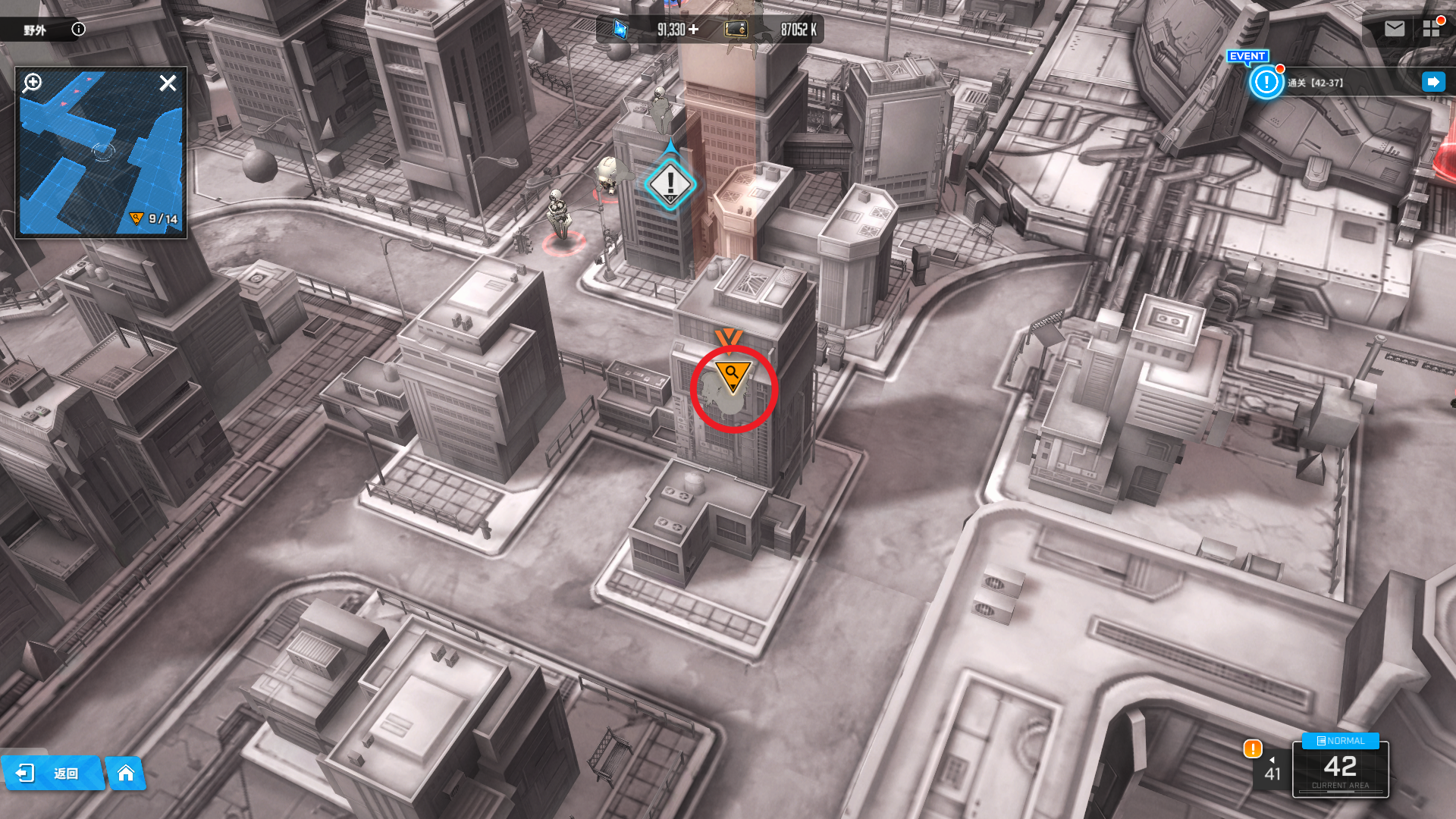Go to stage 42-37 with arrow button

pyautogui.click(x=1433, y=82)
